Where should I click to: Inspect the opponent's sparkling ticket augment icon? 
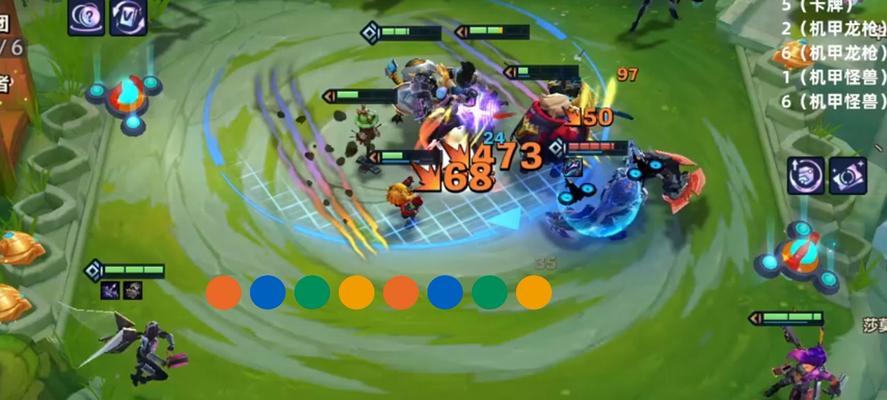pos(847,174)
